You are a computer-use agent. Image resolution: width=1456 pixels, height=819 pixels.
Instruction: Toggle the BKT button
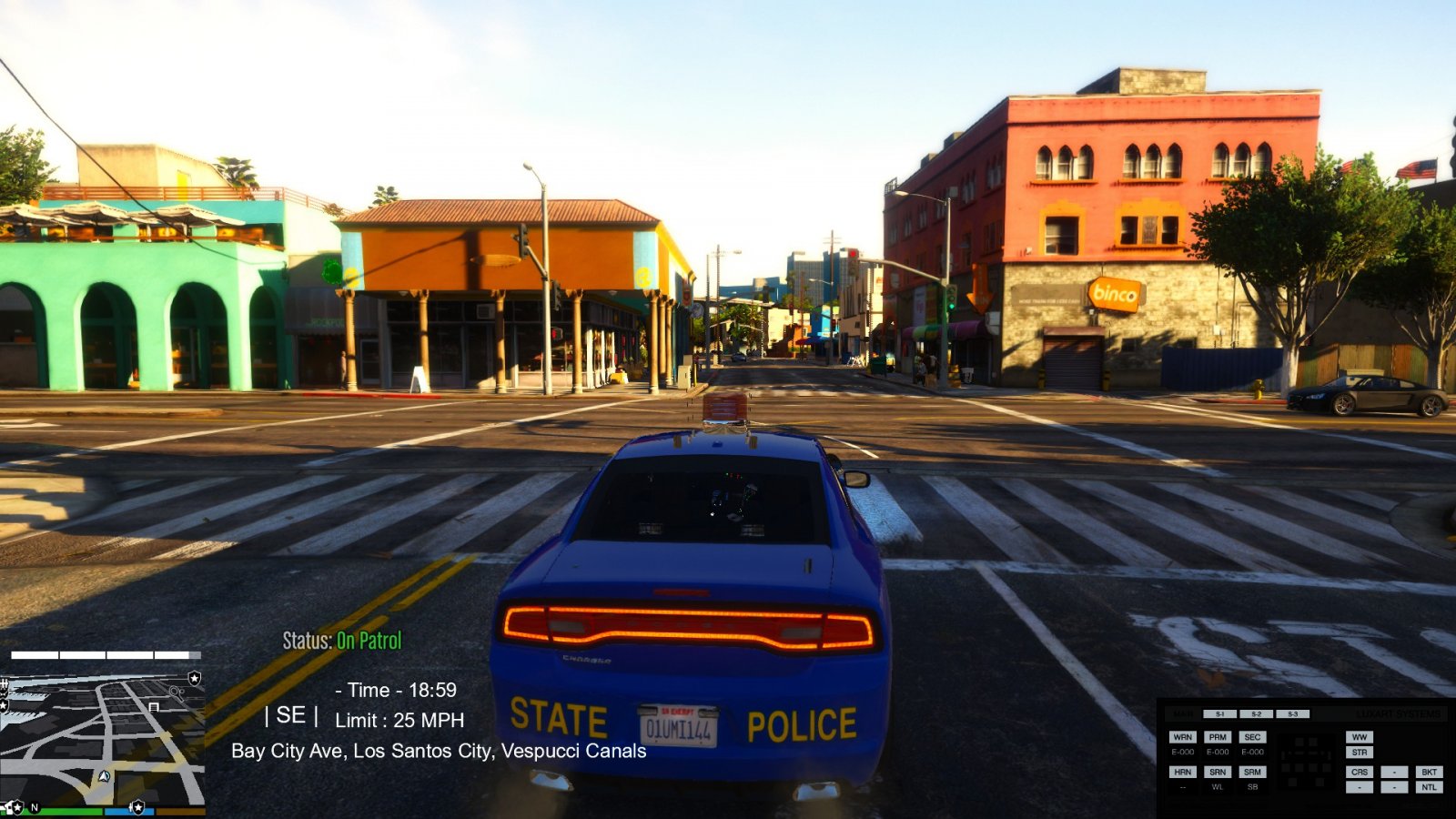[1429, 772]
